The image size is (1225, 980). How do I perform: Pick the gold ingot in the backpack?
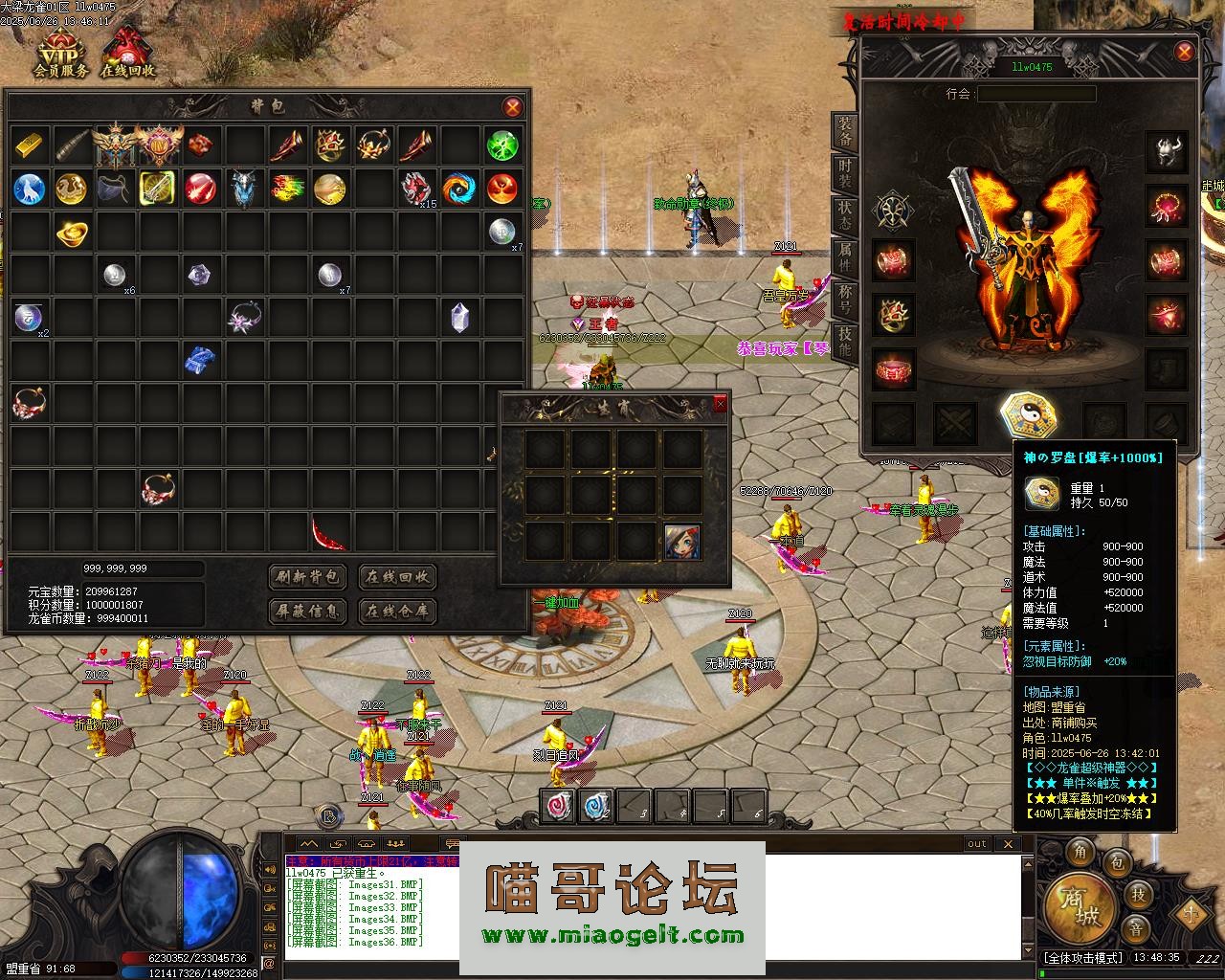tap(73, 232)
